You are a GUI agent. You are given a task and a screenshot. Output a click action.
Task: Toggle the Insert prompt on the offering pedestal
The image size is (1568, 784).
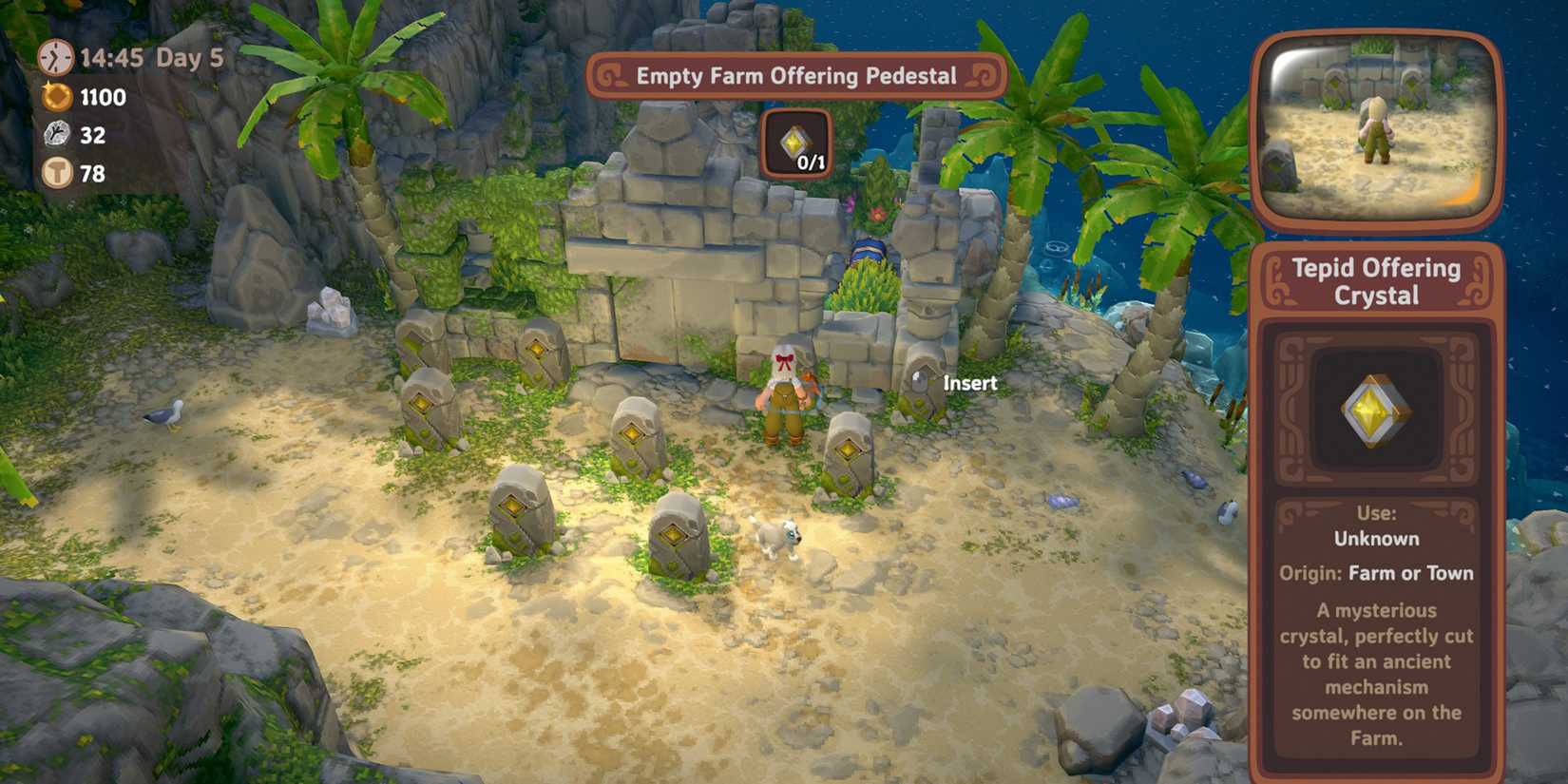(969, 383)
